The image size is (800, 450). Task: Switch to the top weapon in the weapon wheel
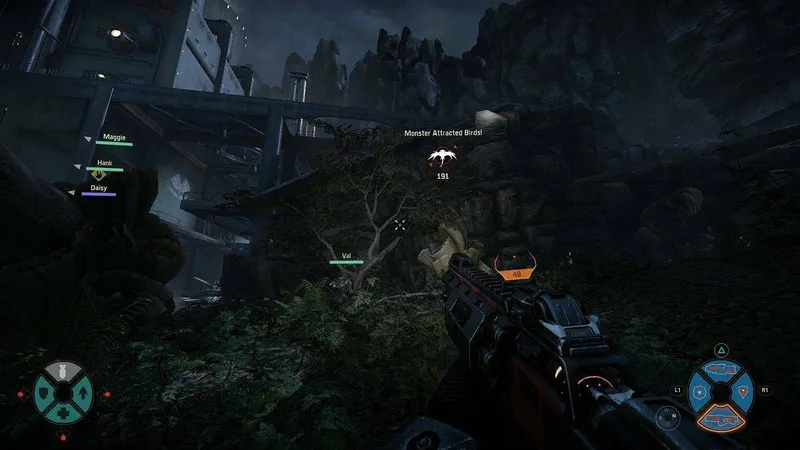721,369
